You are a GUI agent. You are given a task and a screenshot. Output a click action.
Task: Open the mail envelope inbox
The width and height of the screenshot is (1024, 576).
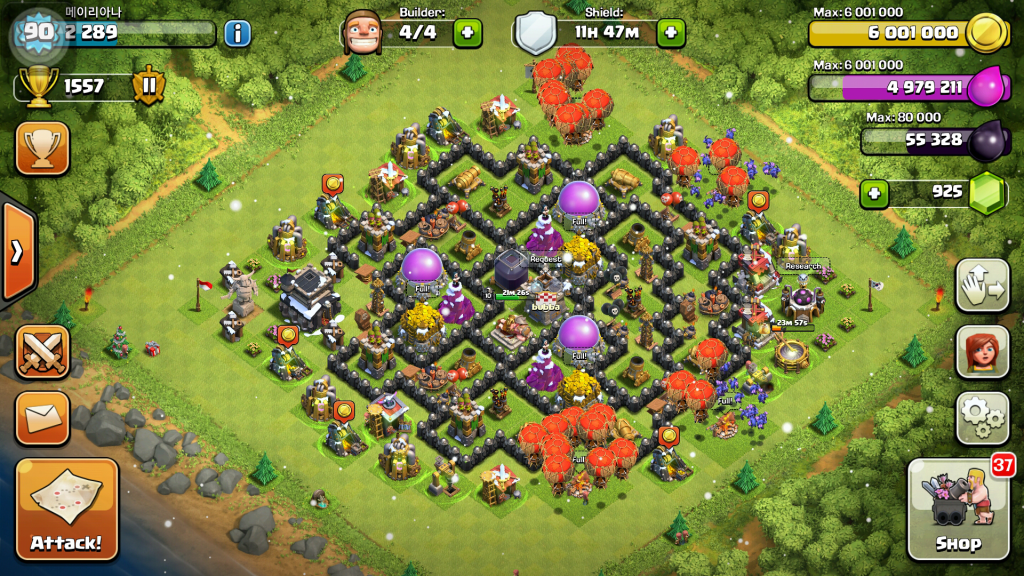[x=43, y=417]
